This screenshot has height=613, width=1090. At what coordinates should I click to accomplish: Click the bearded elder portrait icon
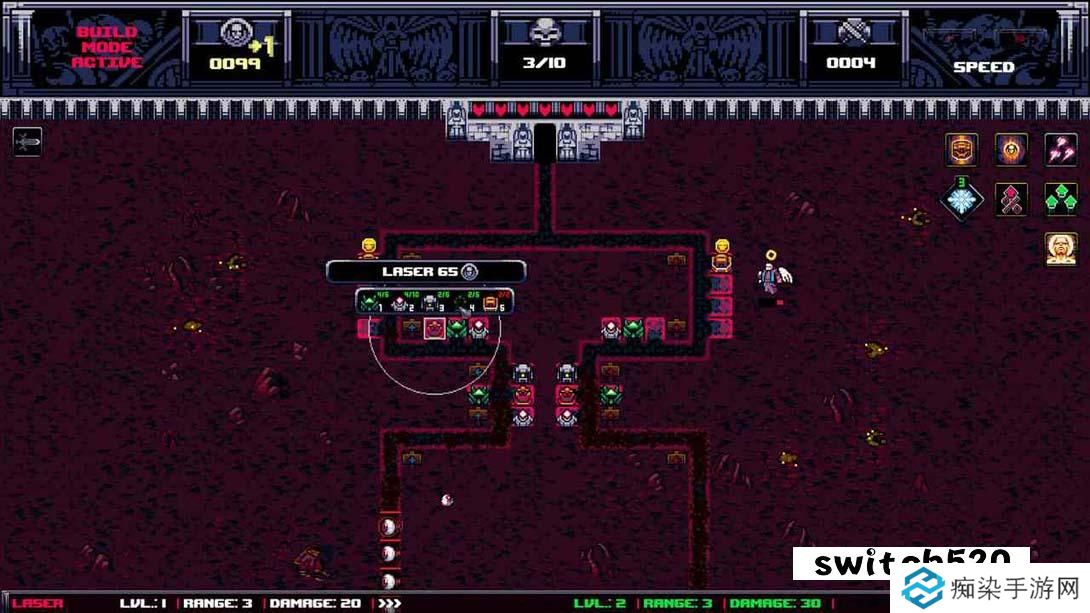coord(1060,248)
